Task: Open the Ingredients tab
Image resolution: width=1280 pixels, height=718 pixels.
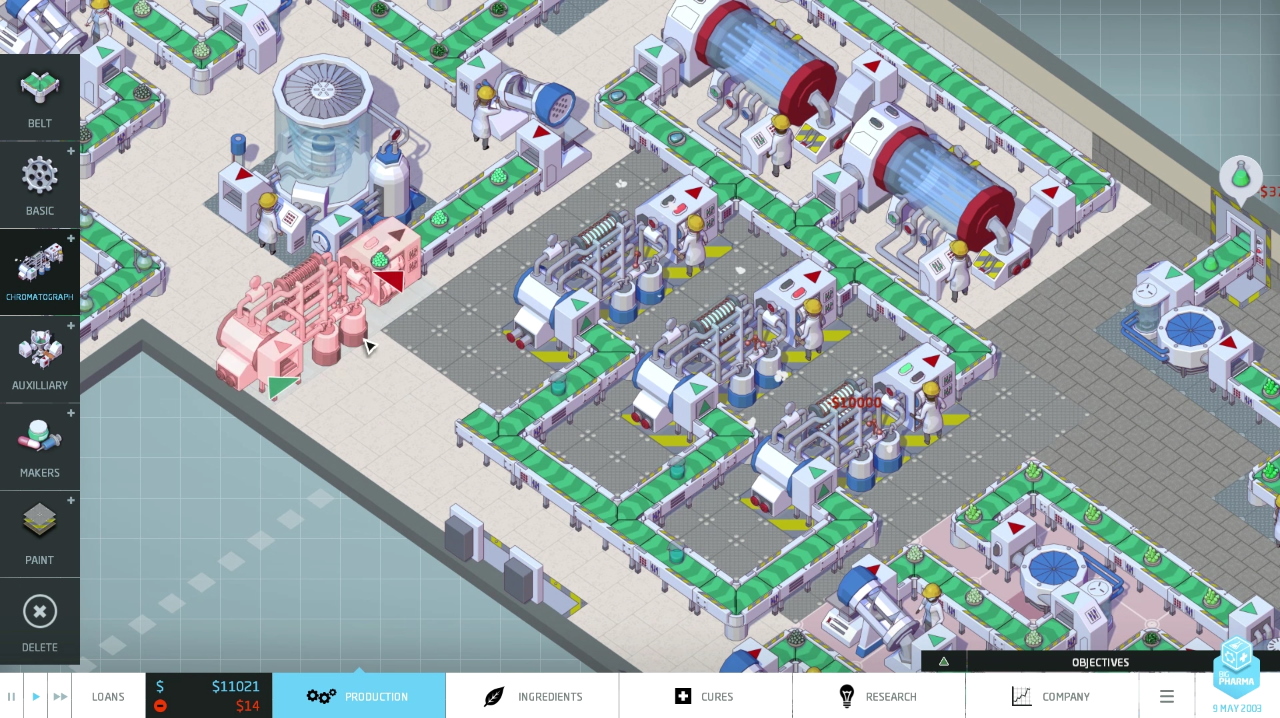Action: pos(532,696)
